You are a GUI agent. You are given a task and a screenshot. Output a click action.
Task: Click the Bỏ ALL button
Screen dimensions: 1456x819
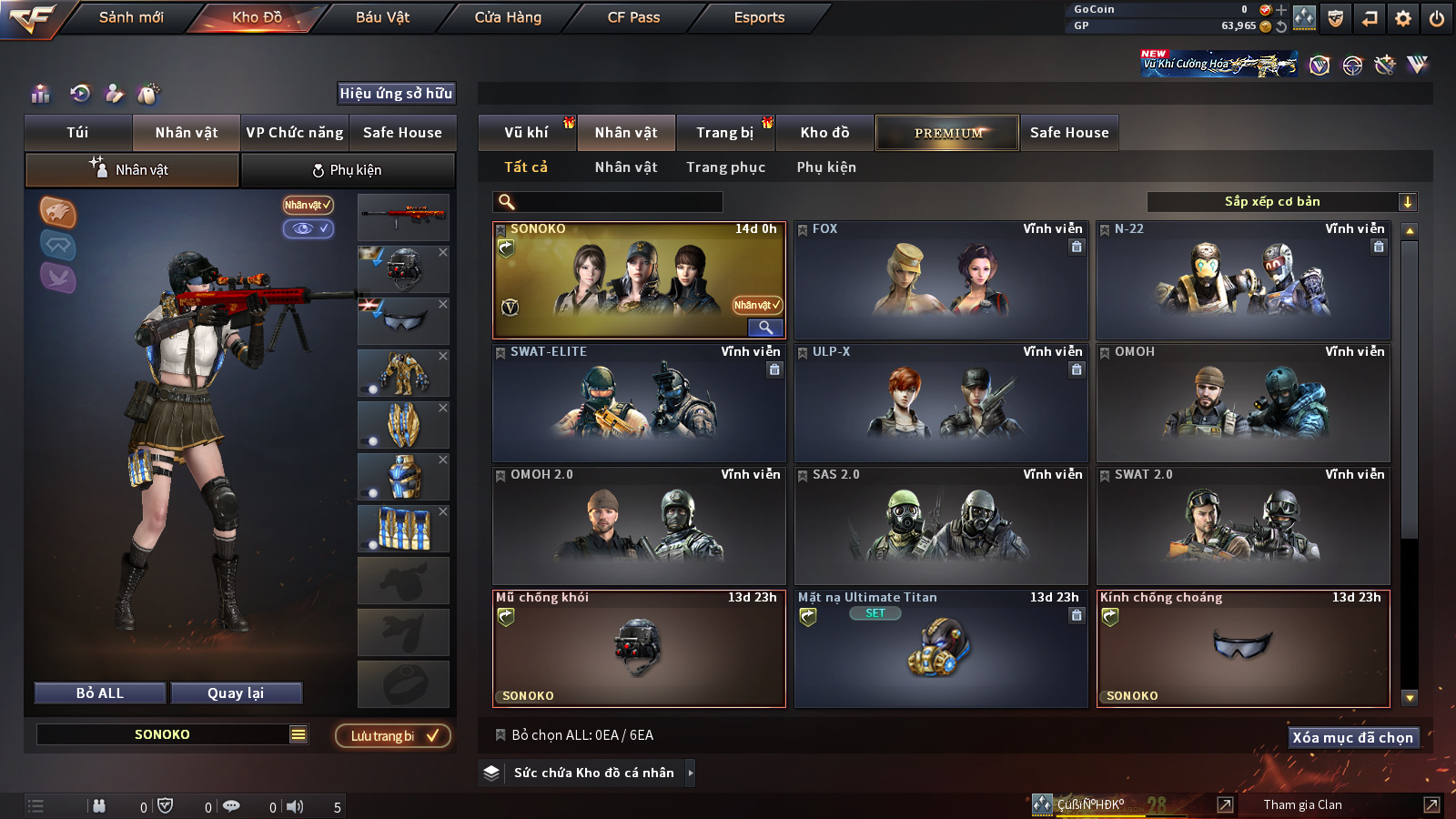[x=100, y=693]
